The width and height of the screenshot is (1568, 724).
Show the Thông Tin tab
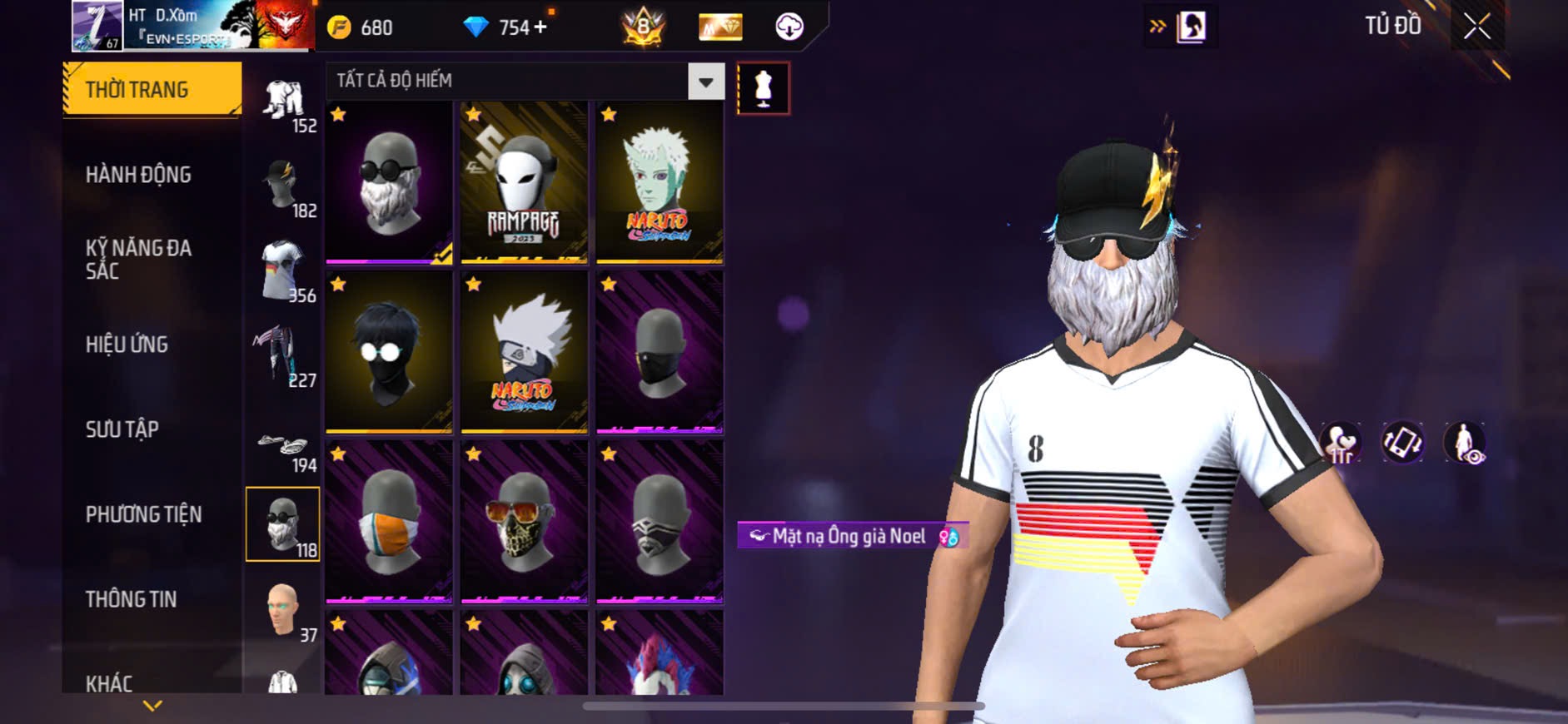(131, 599)
